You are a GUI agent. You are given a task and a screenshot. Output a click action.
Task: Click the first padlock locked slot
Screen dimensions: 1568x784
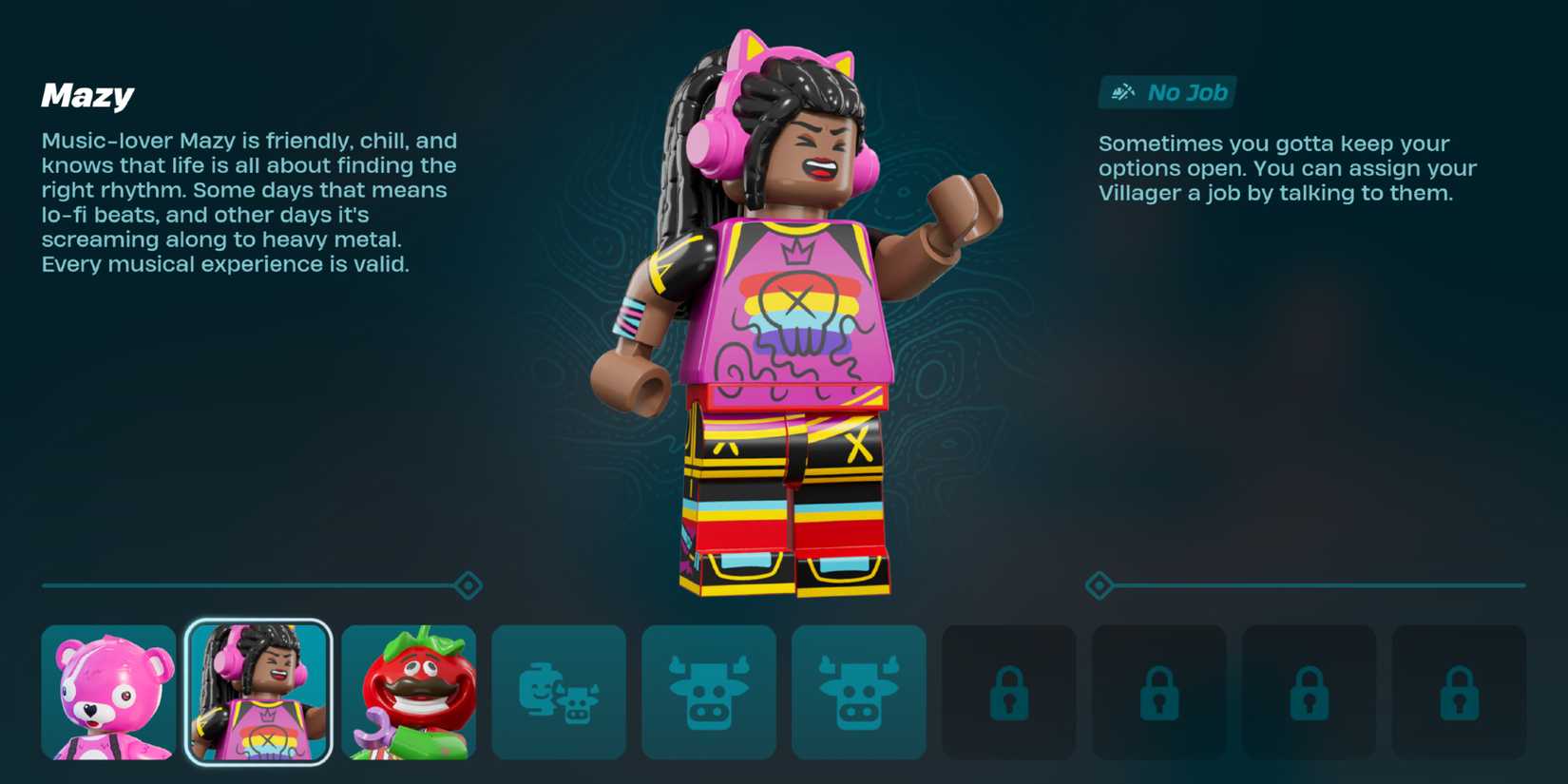click(1009, 692)
